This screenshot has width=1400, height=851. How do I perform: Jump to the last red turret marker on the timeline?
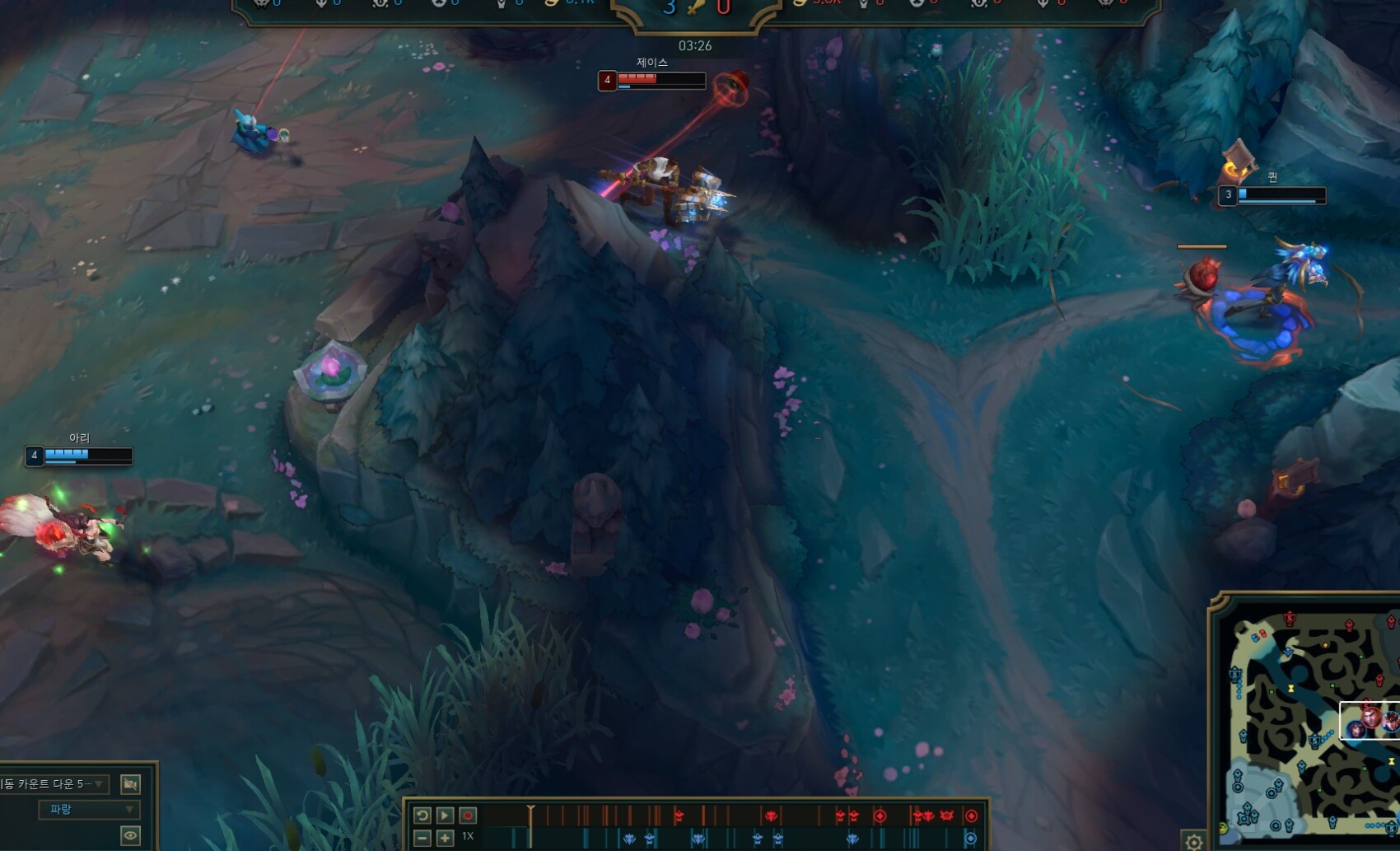(971, 816)
